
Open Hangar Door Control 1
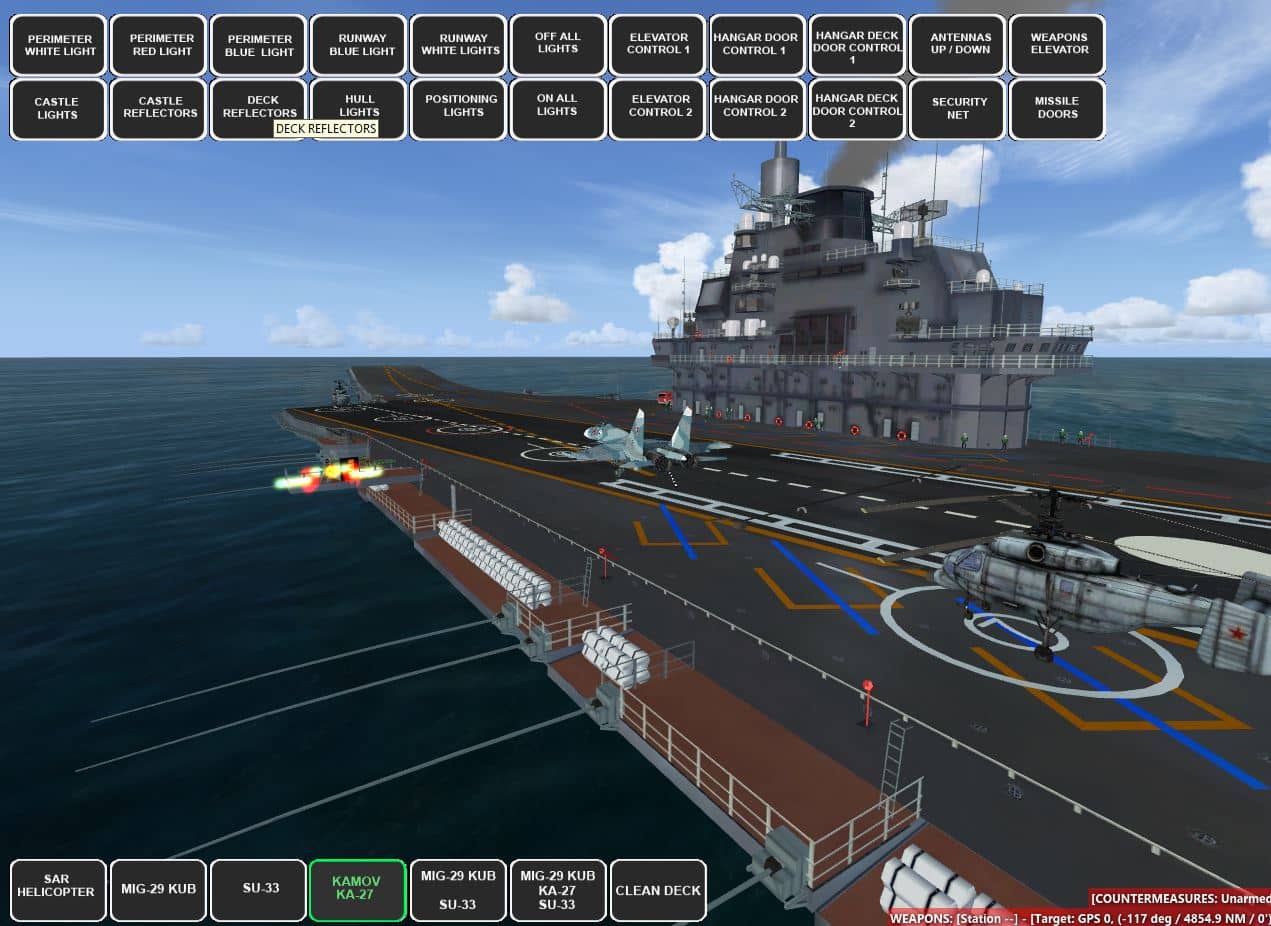(x=757, y=45)
